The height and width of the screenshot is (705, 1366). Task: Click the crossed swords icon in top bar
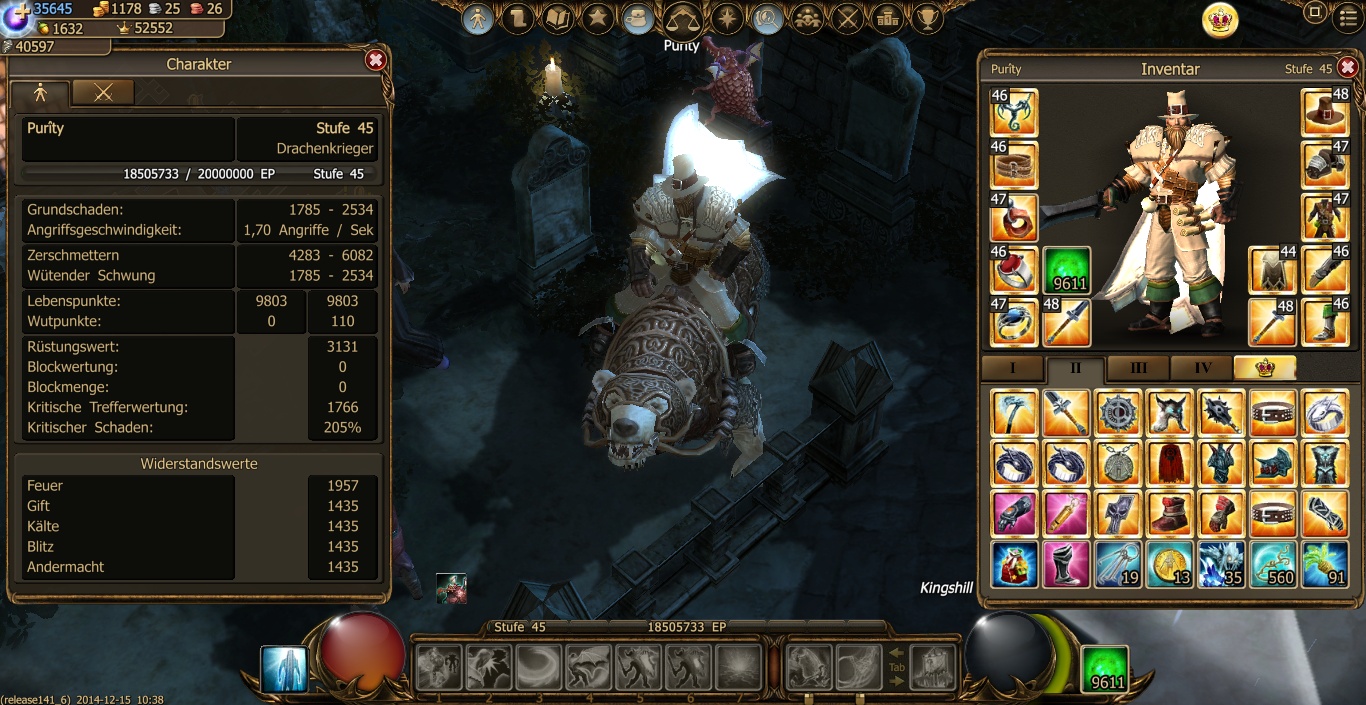click(849, 18)
